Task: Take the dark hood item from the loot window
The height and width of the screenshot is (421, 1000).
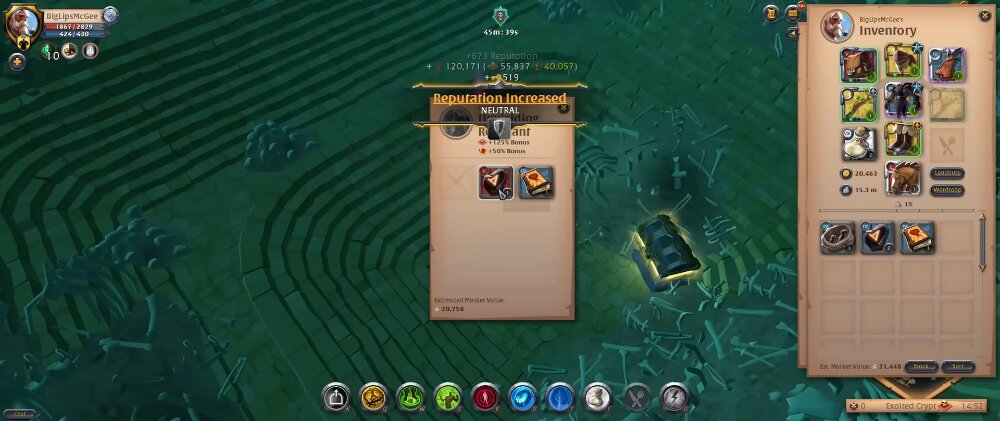Action: [x=496, y=182]
